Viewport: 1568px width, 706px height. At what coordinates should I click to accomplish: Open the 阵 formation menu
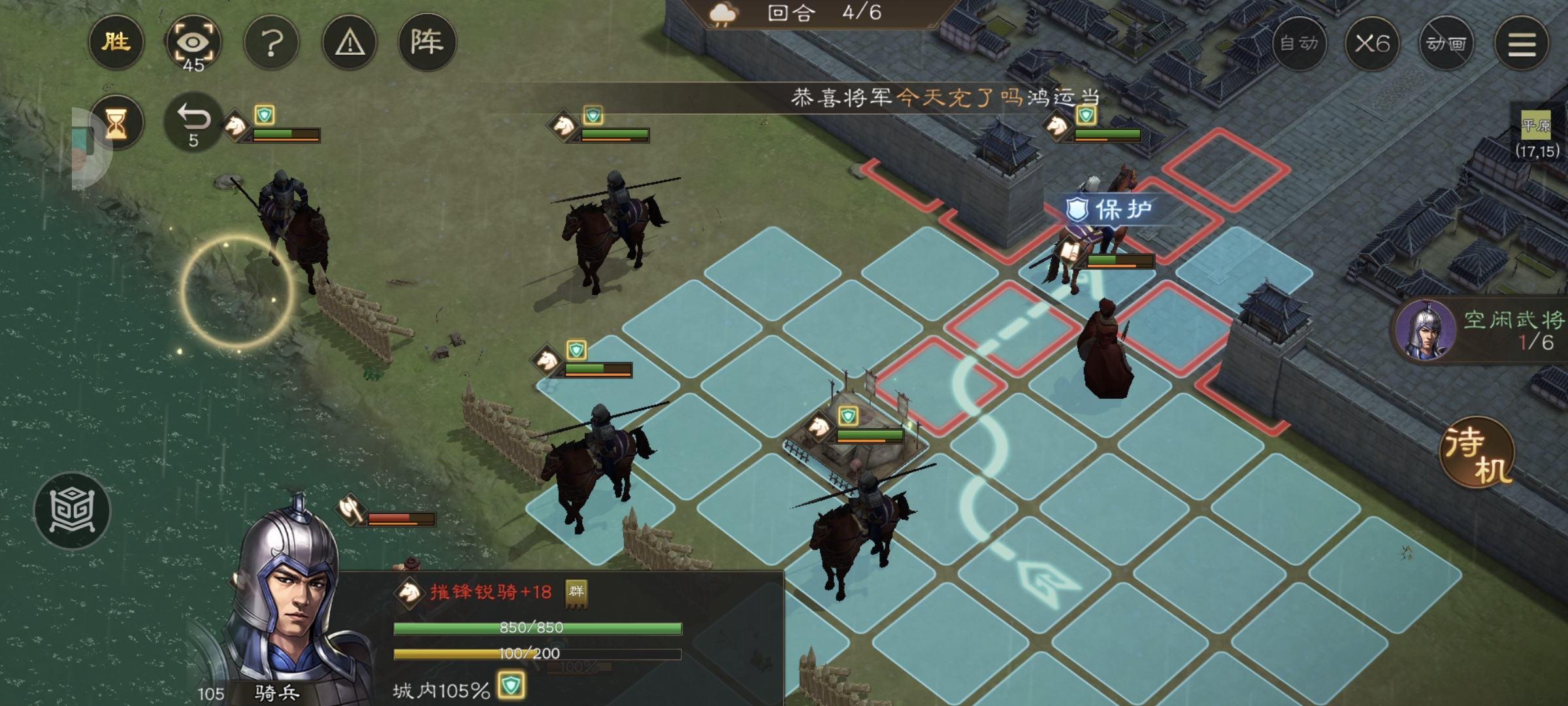tap(427, 42)
